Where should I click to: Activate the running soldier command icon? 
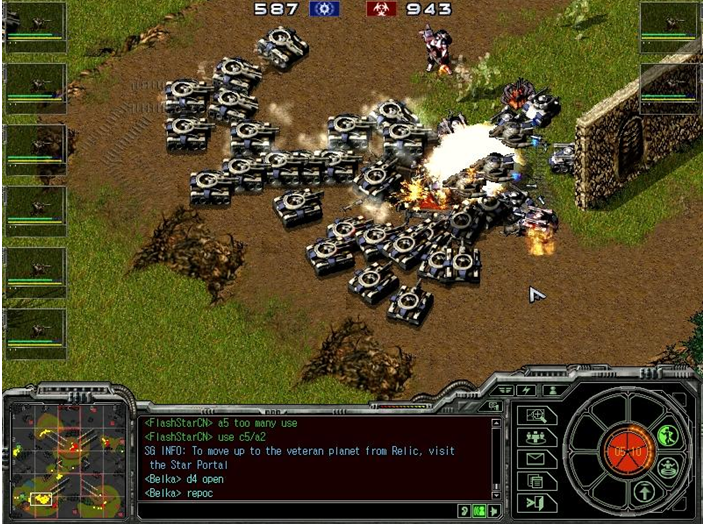coord(668,435)
